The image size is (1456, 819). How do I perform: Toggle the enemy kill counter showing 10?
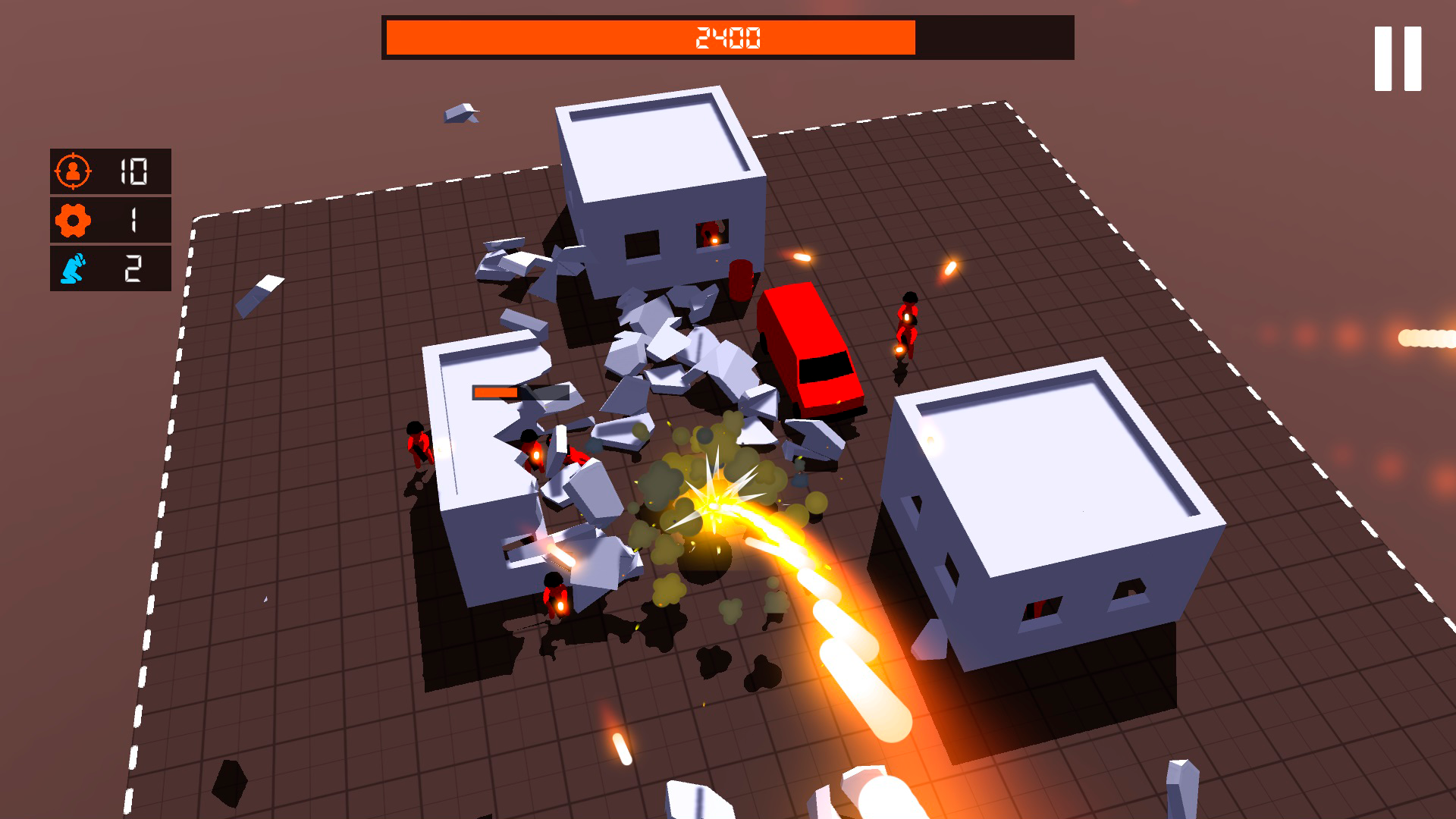(x=110, y=173)
